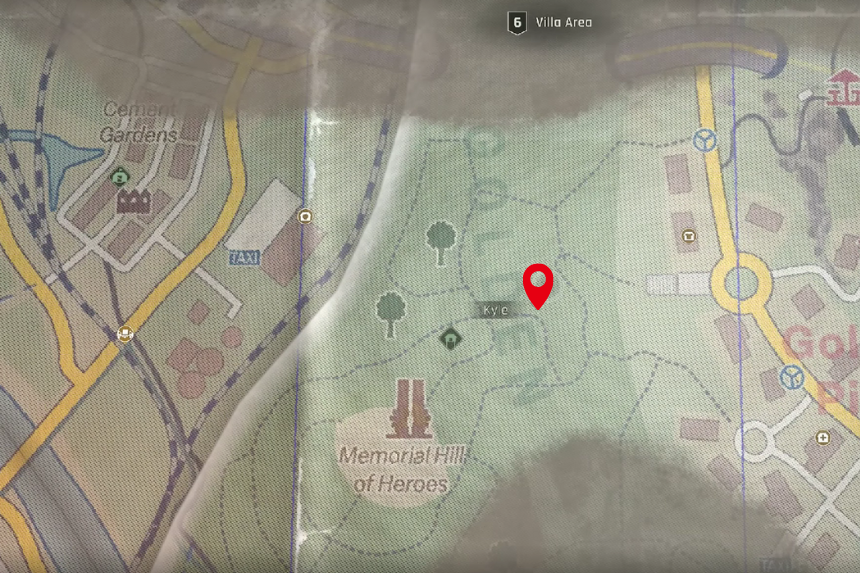Click the white plus cross marker
The height and width of the screenshot is (573, 860).
[822, 437]
